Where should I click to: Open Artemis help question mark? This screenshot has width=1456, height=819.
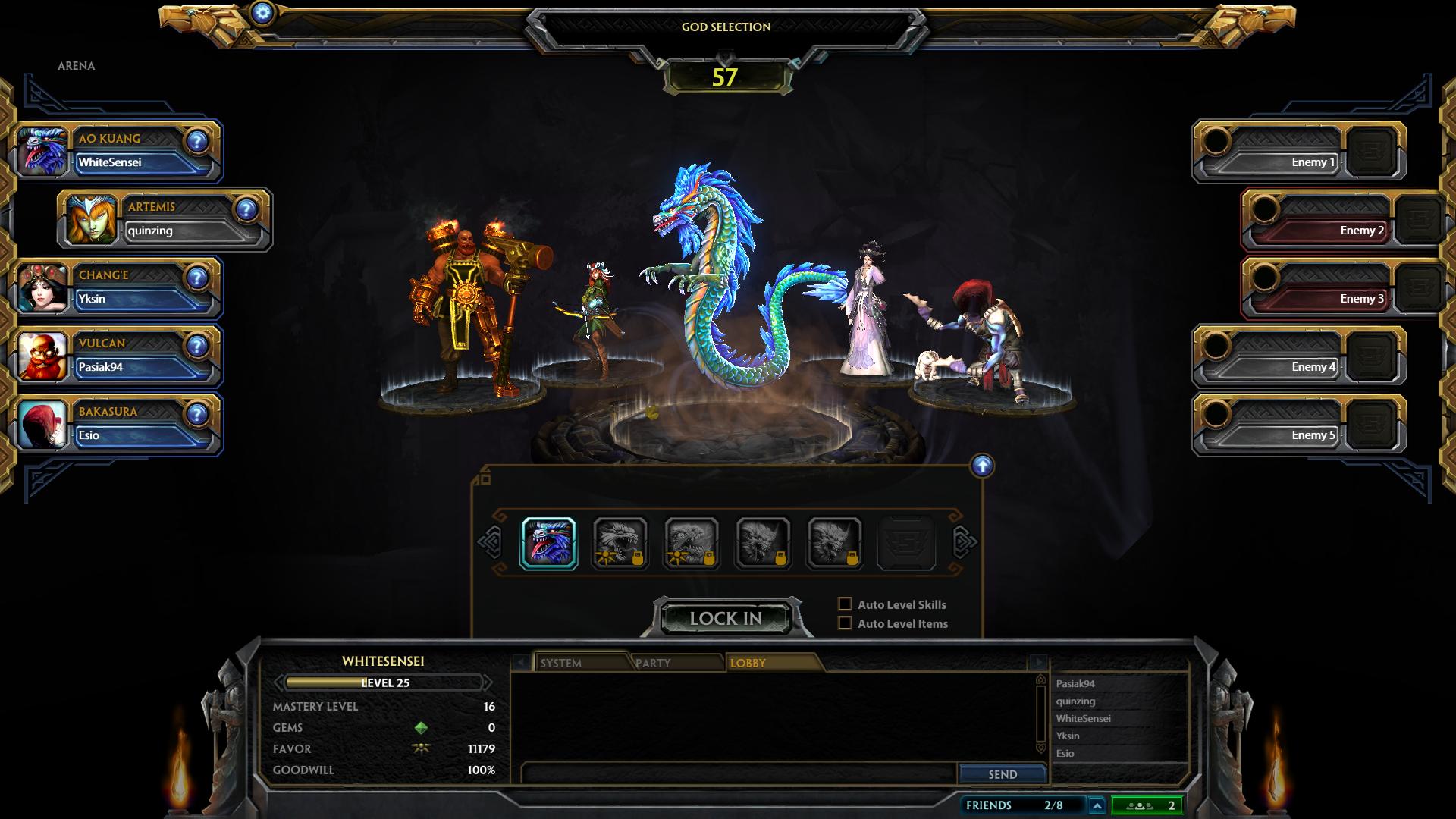(246, 209)
